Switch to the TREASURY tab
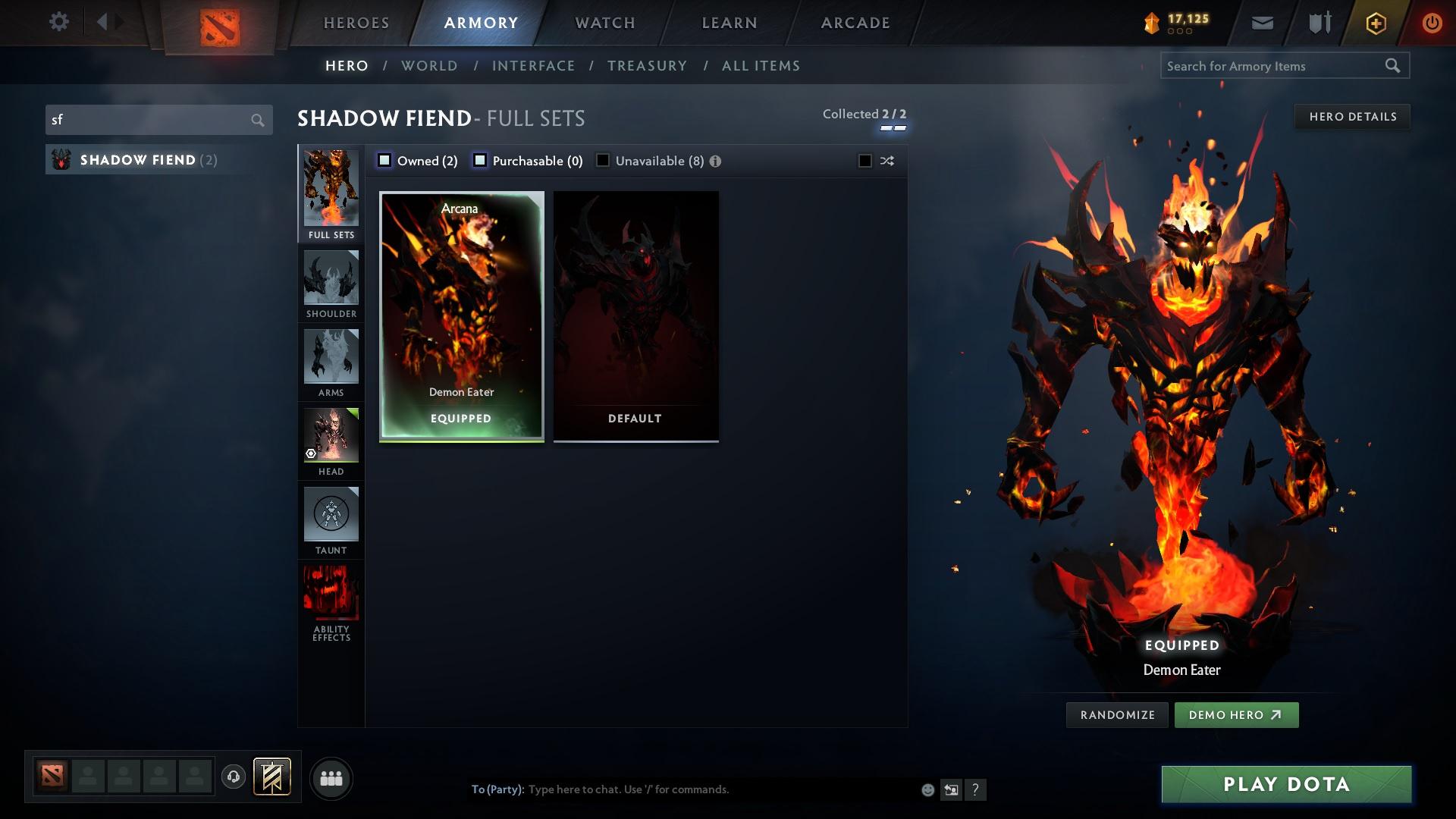This screenshot has height=819, width=1456. click(x=647, y=66)
